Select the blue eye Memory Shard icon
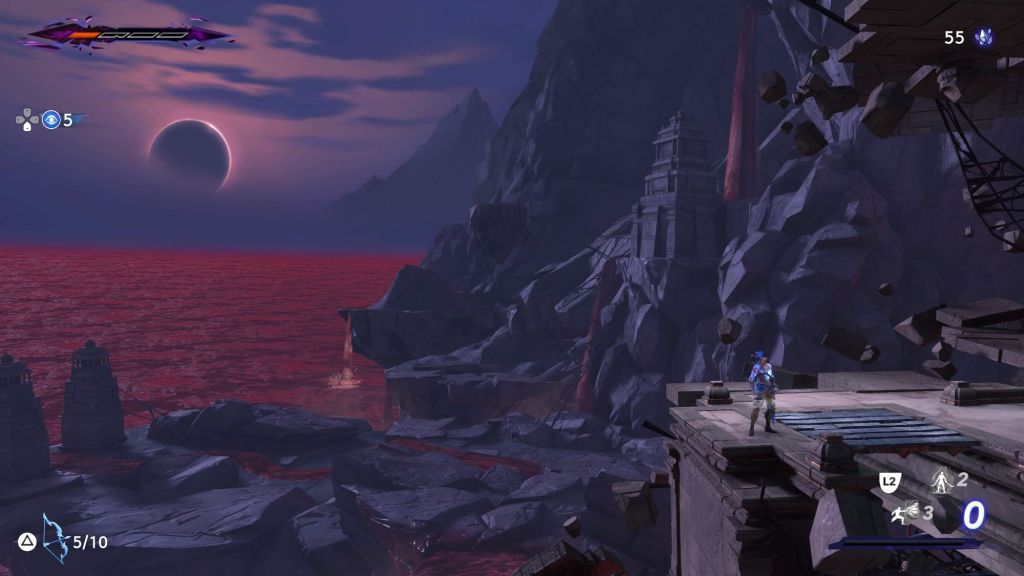The width and height of the screenshot is (1024, 576). (51, 120)
